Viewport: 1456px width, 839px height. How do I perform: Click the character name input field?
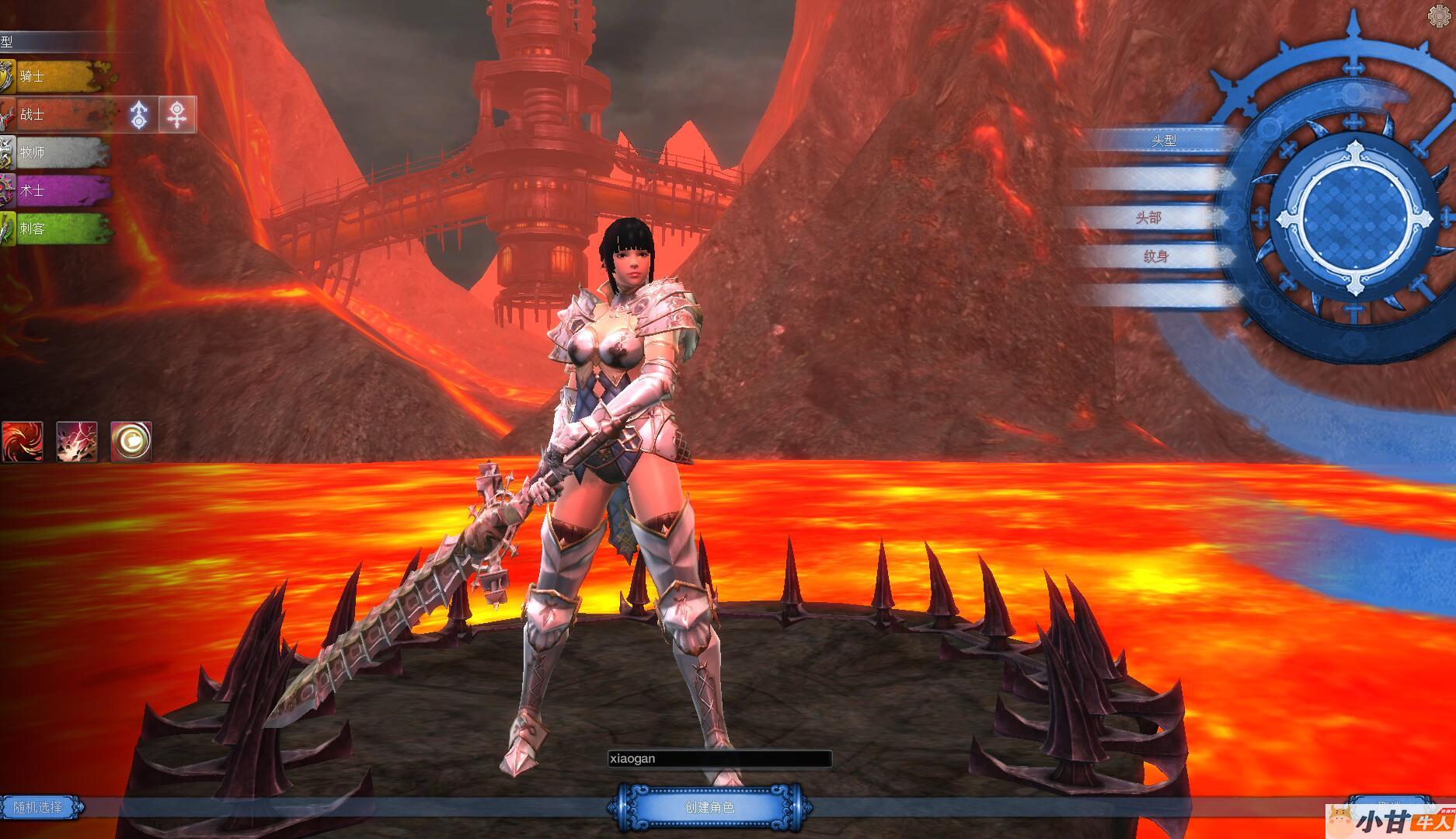[719, 759]
